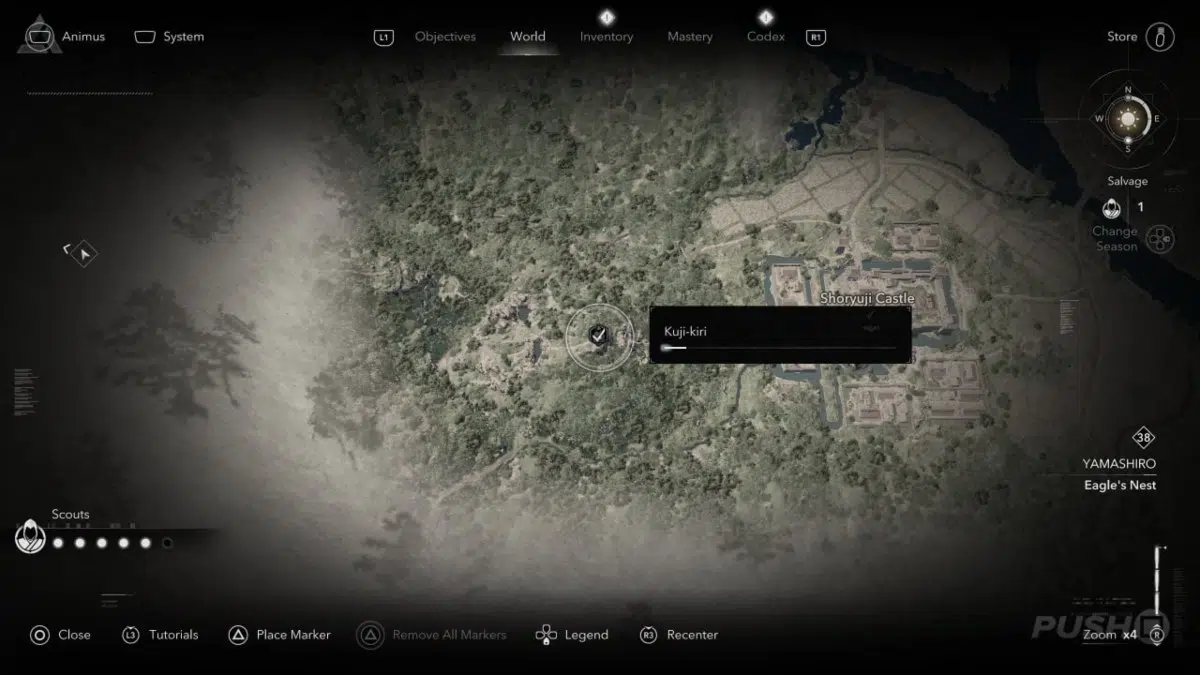Viewport: 1200px width, 675px height.
Task: Select the Kuji-kiri map marker
Action: point(598,336)
